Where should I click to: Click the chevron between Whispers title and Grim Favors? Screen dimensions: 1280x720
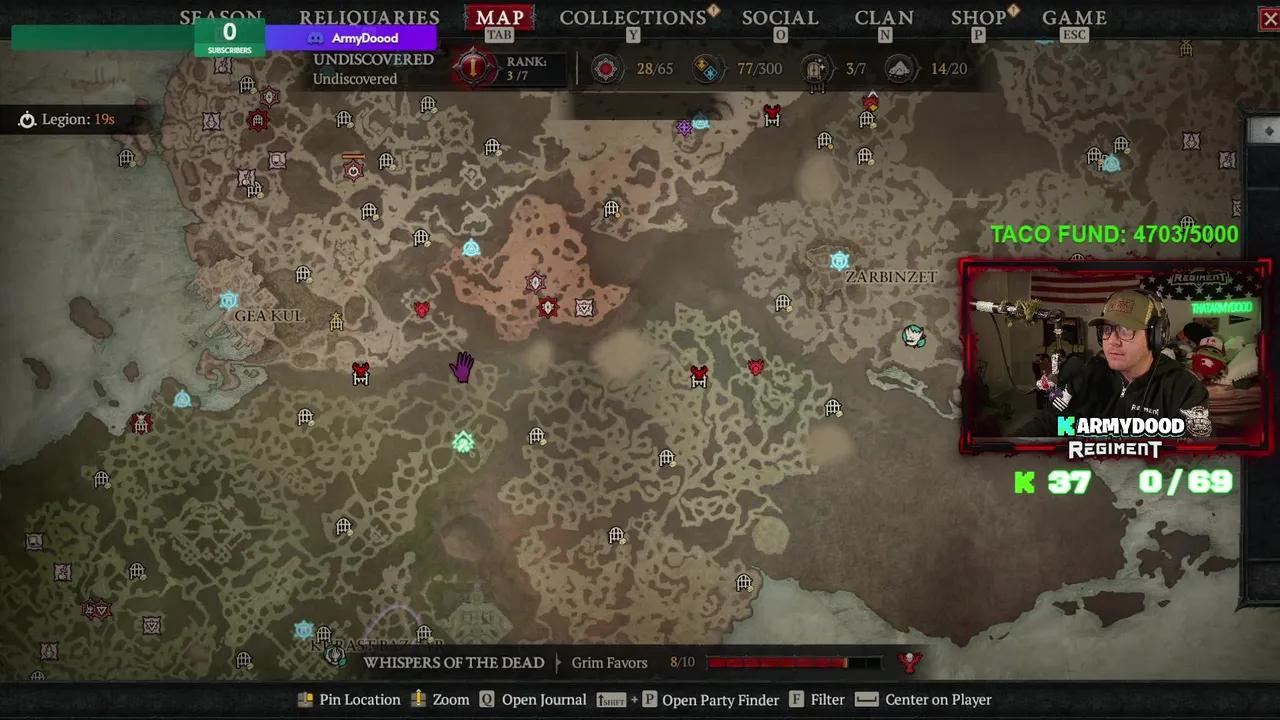[556, 662]
